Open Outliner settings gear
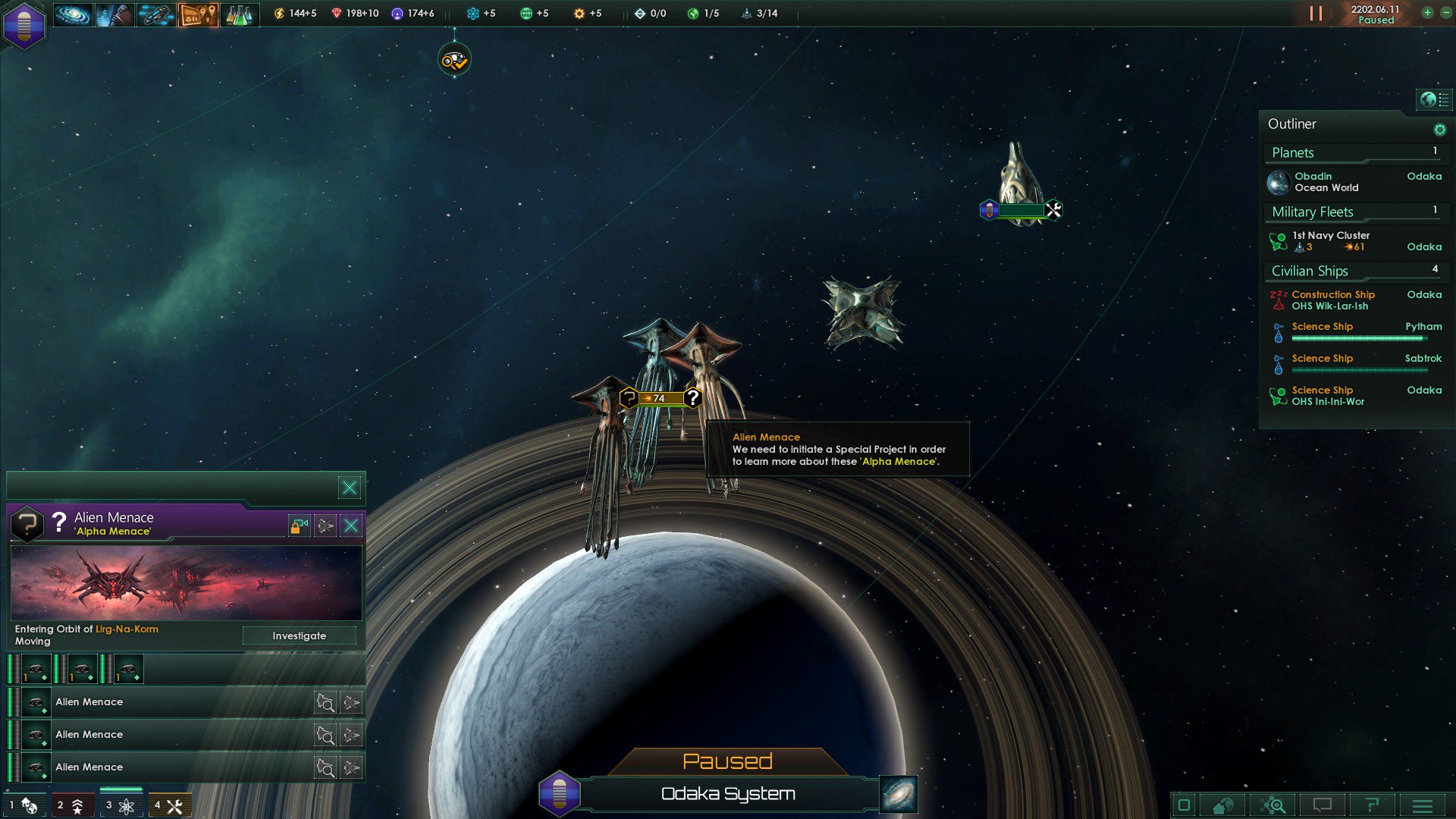 1439,130
